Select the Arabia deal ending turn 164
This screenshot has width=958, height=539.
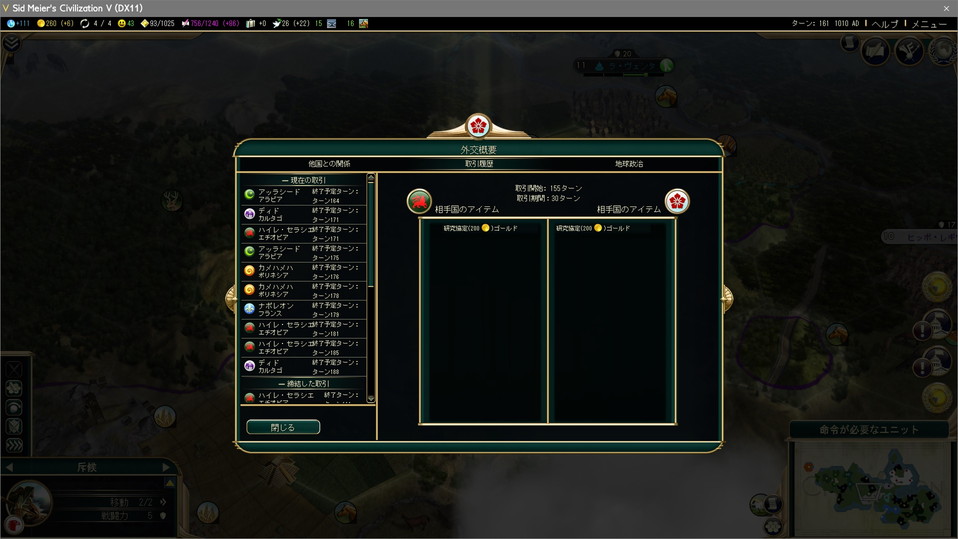(303, 194)
